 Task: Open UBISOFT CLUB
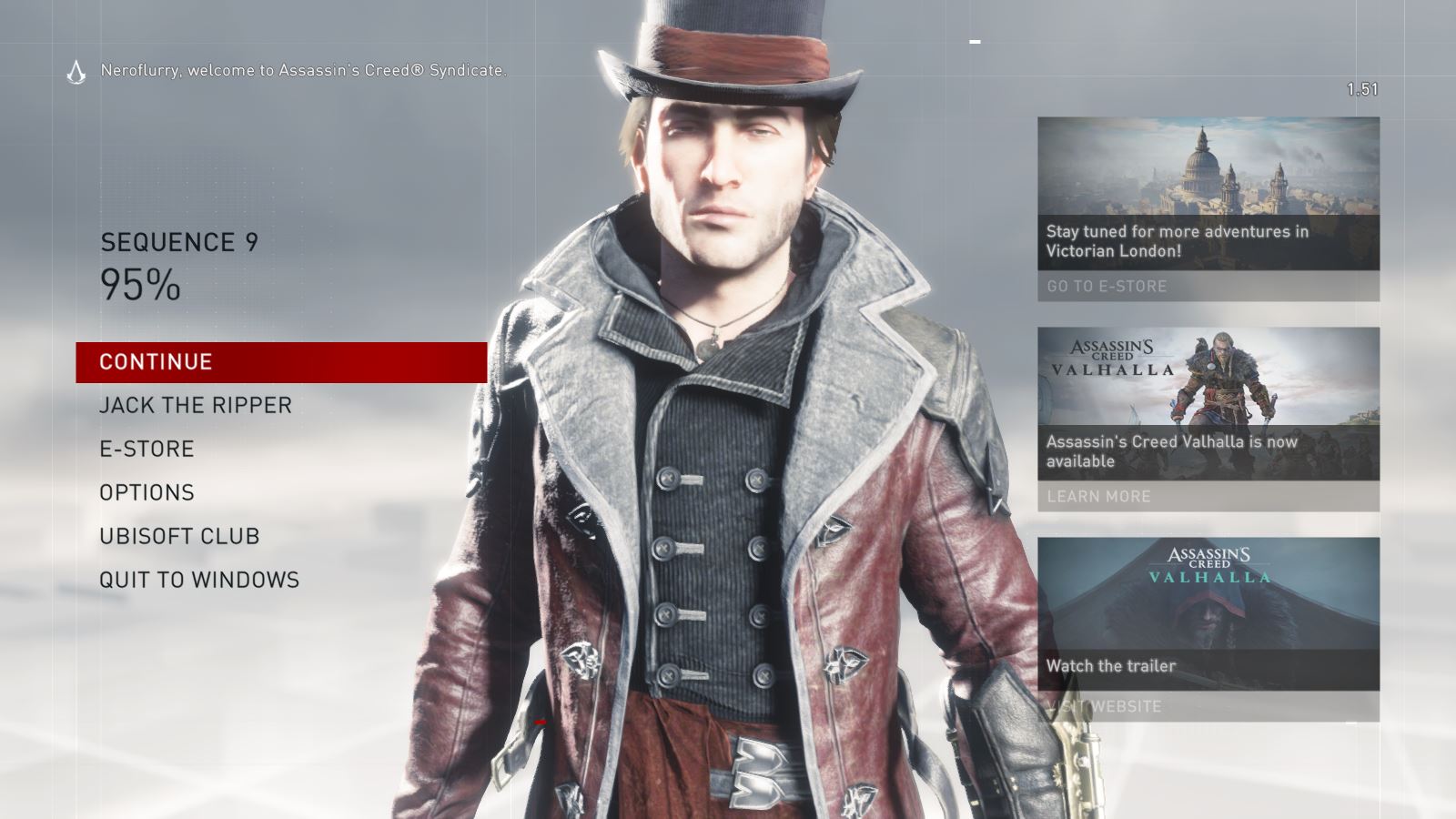[179, 536]
